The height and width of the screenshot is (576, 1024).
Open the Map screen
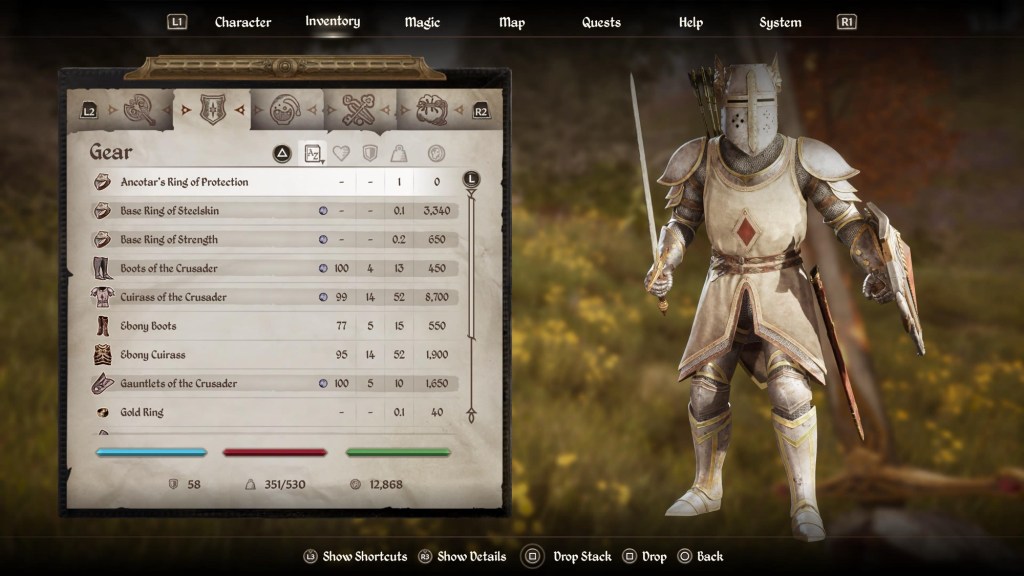click(x=511, y=22)
